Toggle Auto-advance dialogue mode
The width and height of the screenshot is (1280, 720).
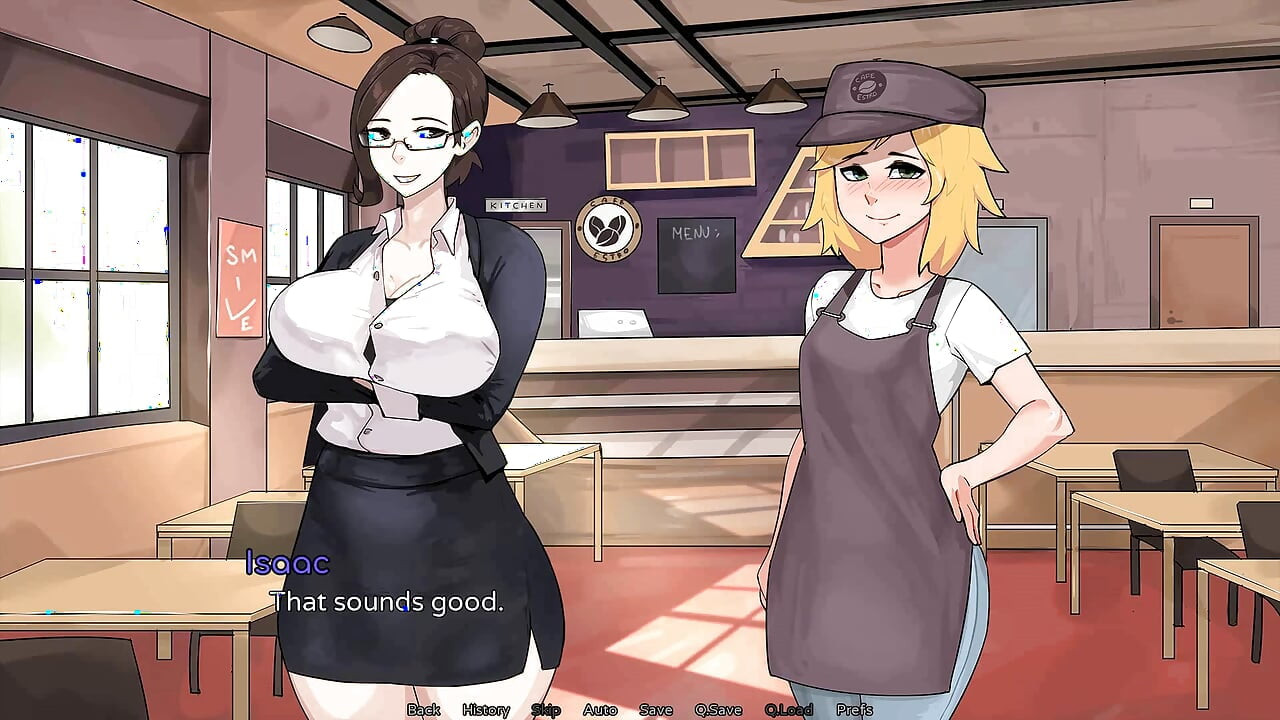598,709
